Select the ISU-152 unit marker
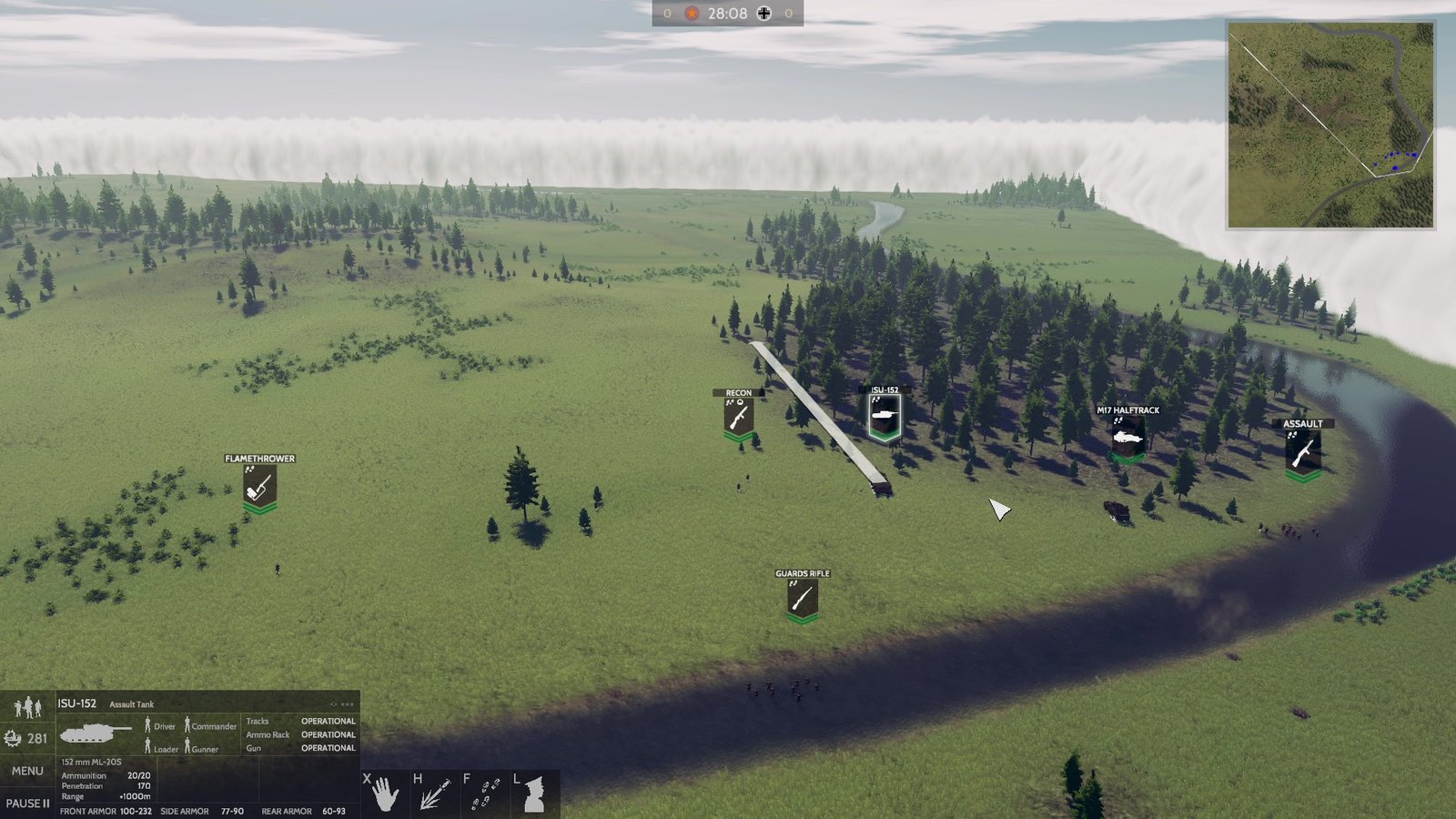Viewport: 1456px width, 819px height. tap(884, 414)
